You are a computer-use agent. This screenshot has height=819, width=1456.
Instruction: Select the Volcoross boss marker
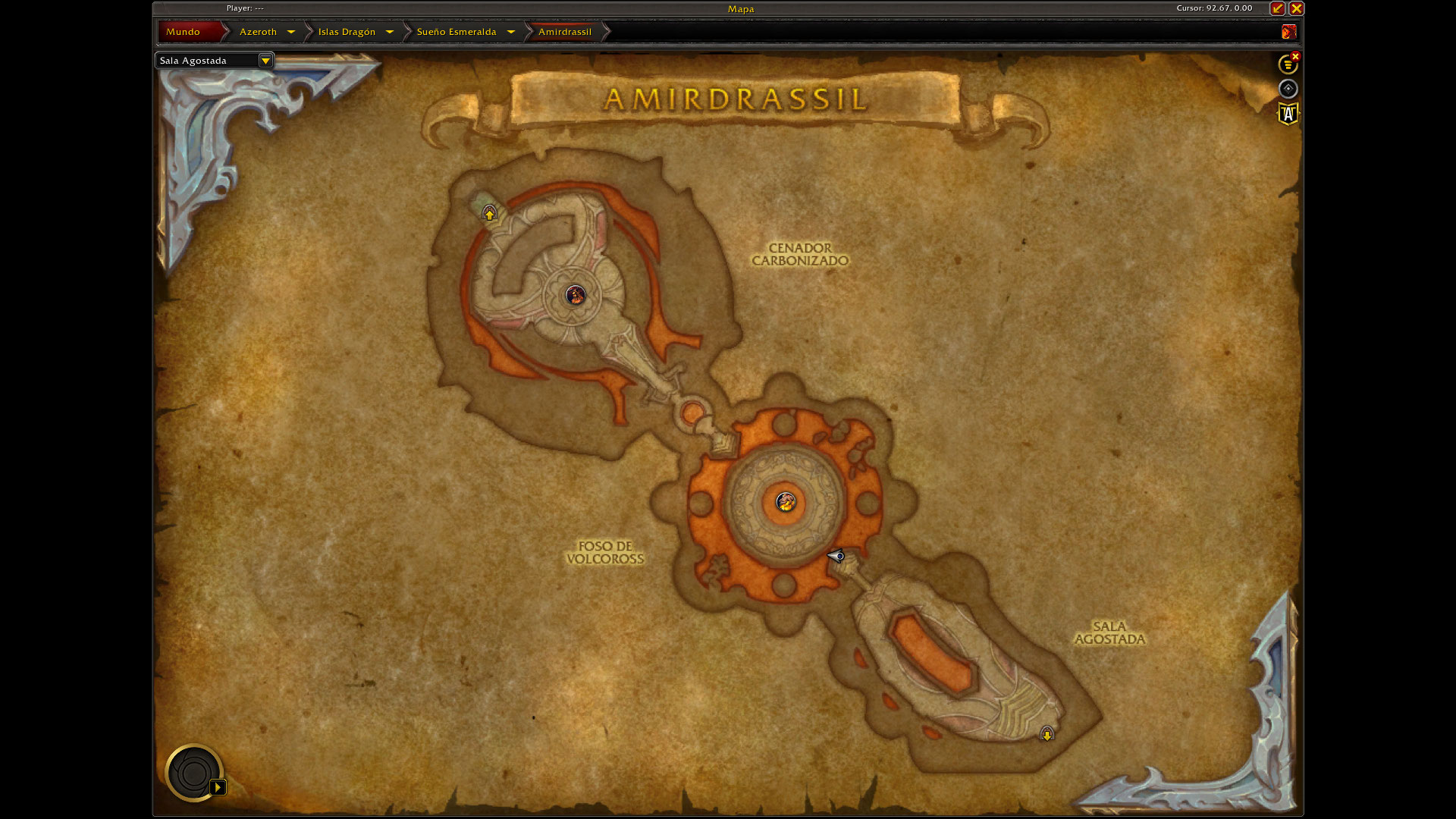pyautogui.click(x=786, y=502)
